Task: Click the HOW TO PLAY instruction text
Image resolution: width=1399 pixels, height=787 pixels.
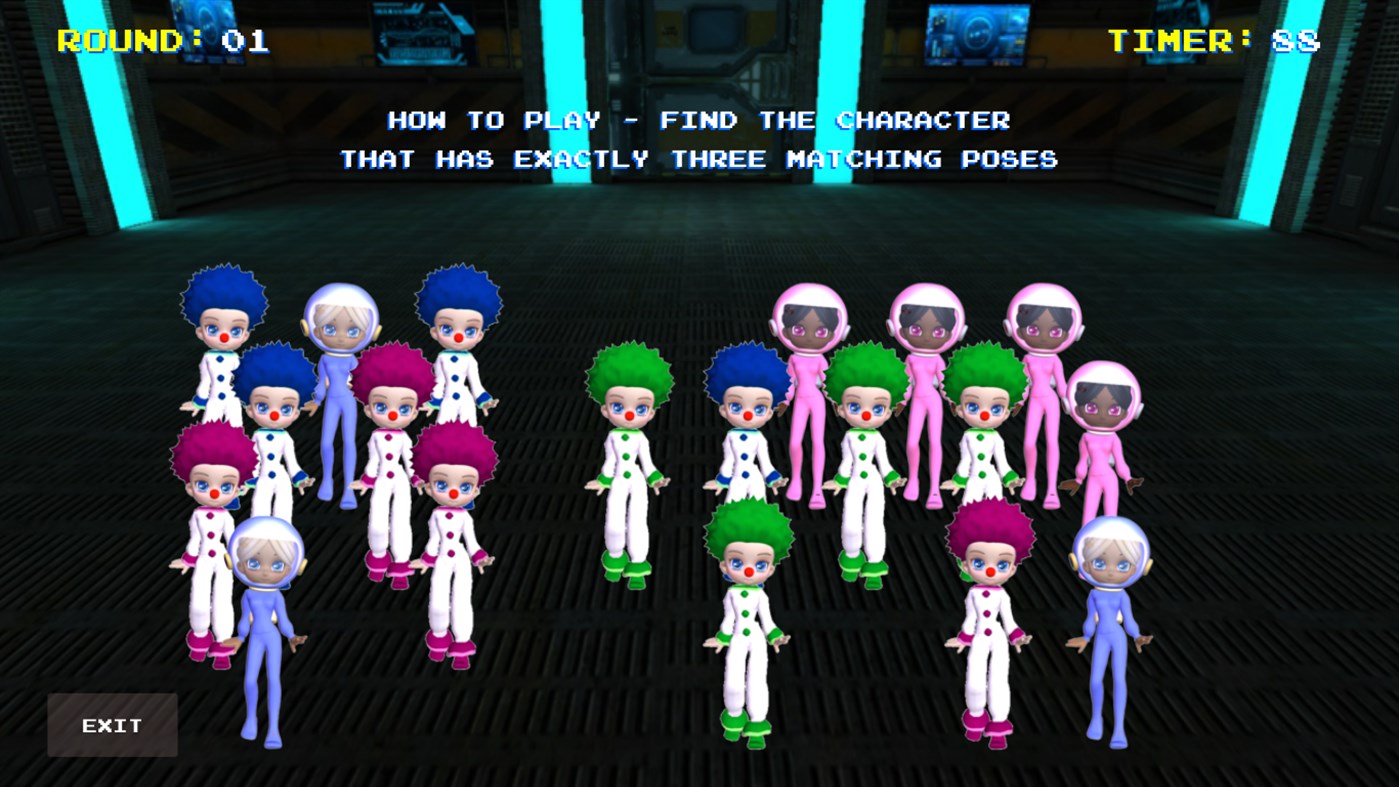Action: point(698,120)
